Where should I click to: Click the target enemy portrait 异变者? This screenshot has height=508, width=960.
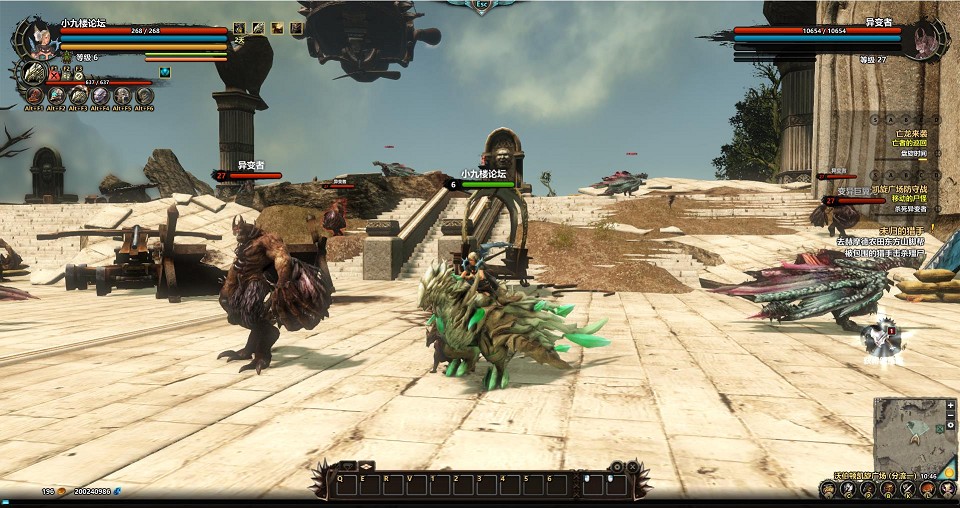pos(920,40)
